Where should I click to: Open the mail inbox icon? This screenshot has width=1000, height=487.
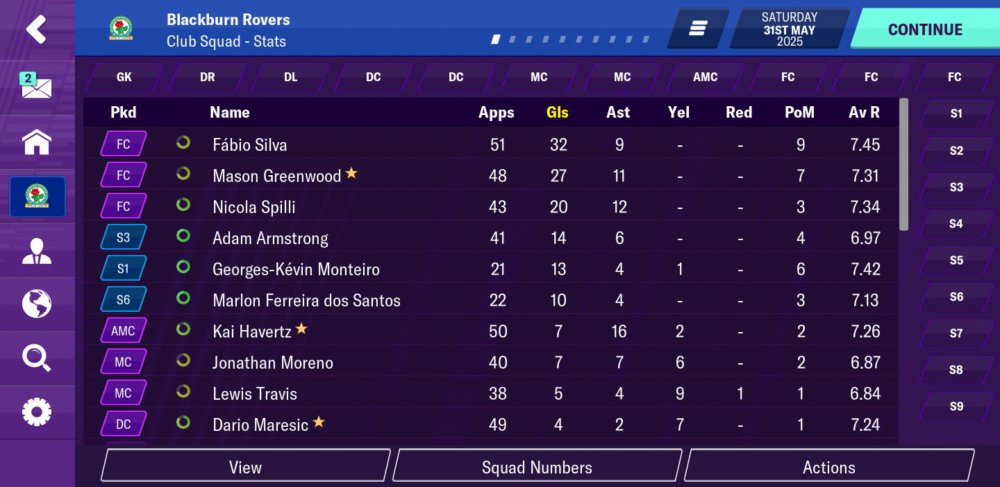pos(37,86)
